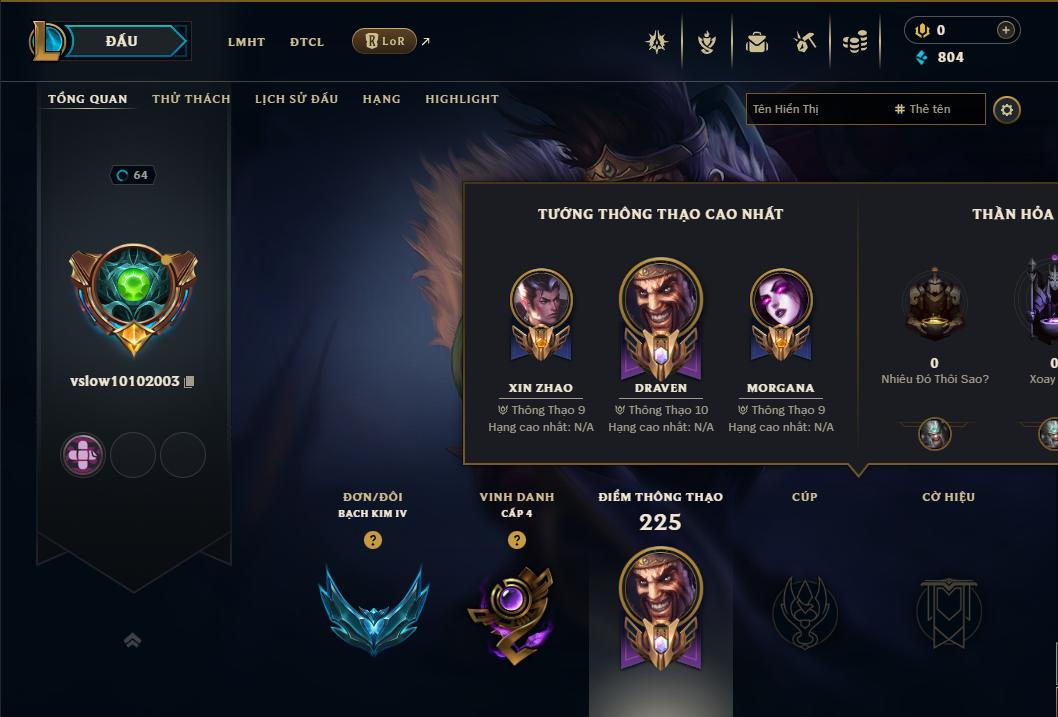Click the Bạch Kim IV rank emblem
Image resolution: width=1058 pixels, height=717 pixels.
coord(373,608)
